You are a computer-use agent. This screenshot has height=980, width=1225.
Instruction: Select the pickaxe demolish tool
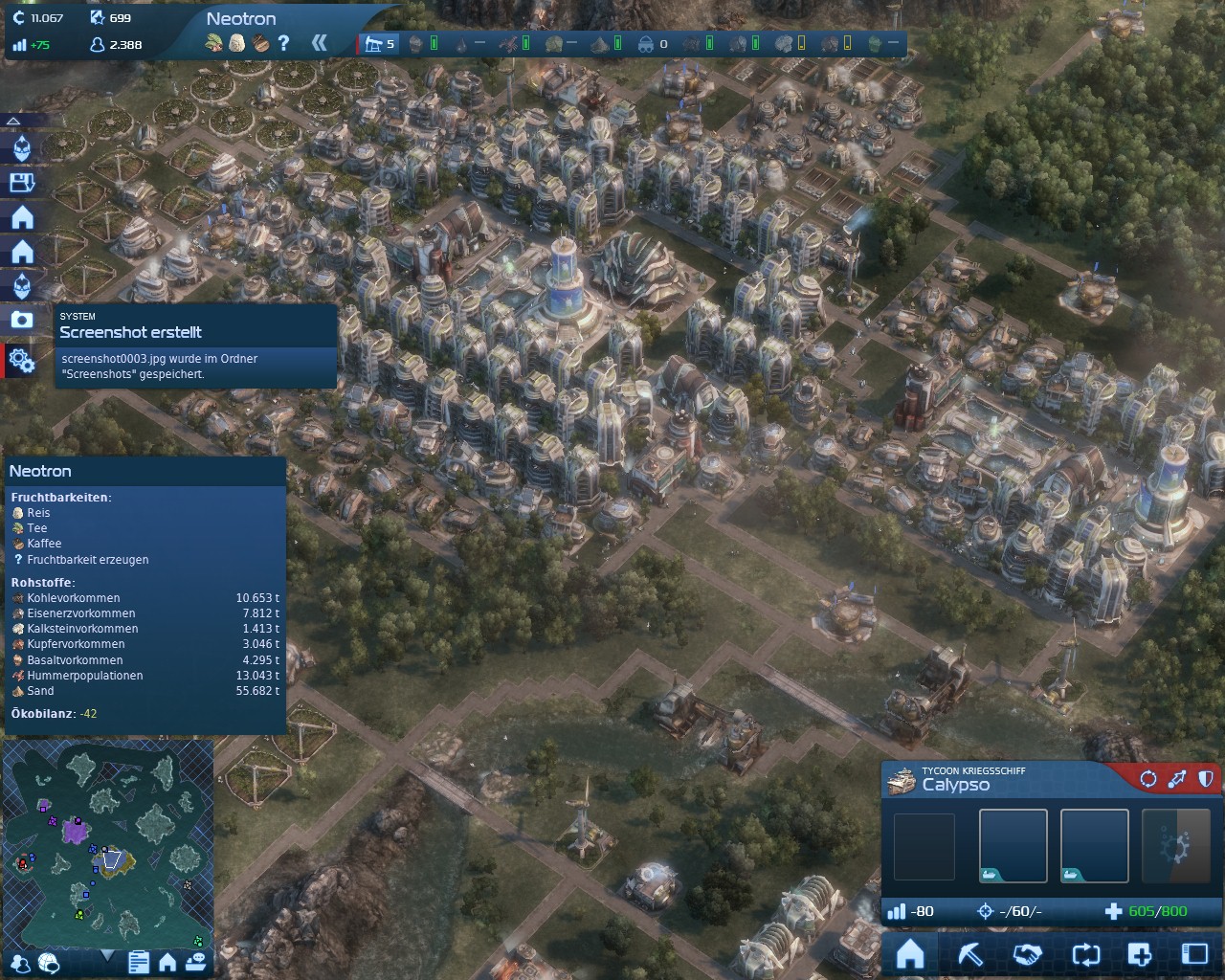970,954
